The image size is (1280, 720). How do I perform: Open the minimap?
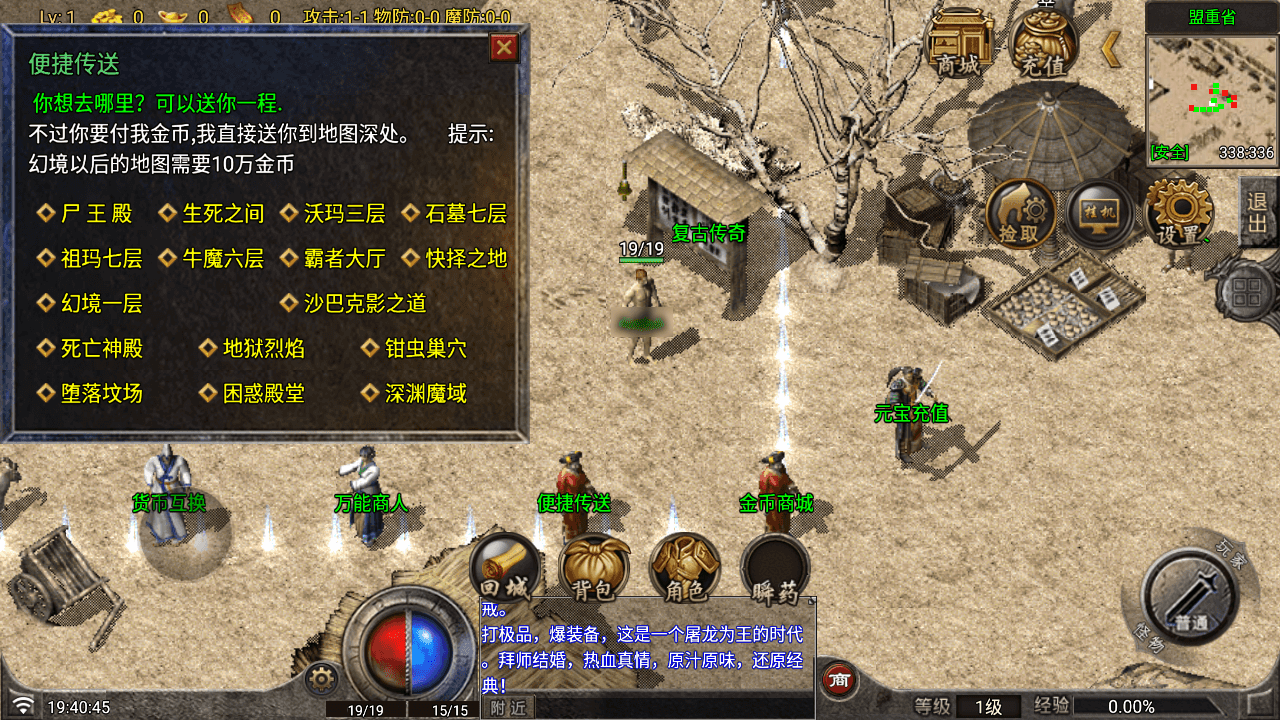point(1211,98)
